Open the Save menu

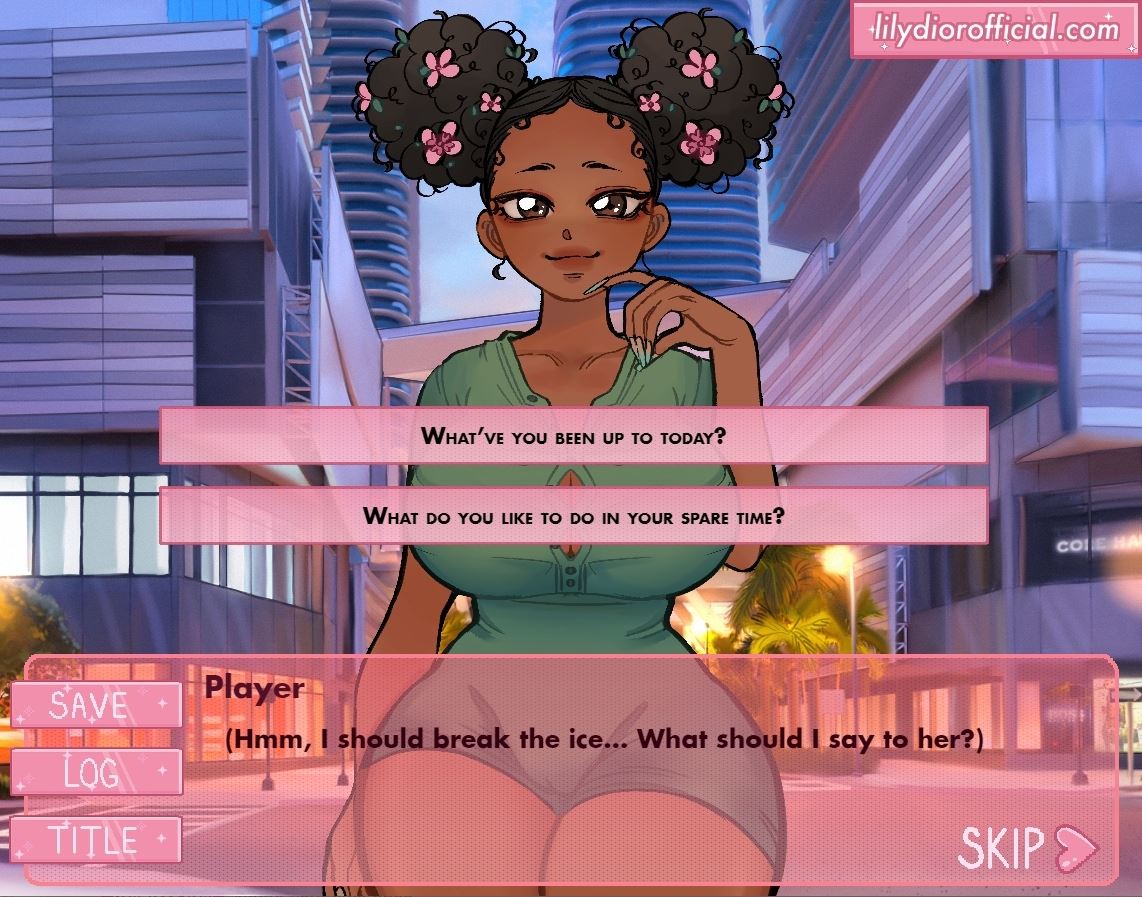point(96,705)
